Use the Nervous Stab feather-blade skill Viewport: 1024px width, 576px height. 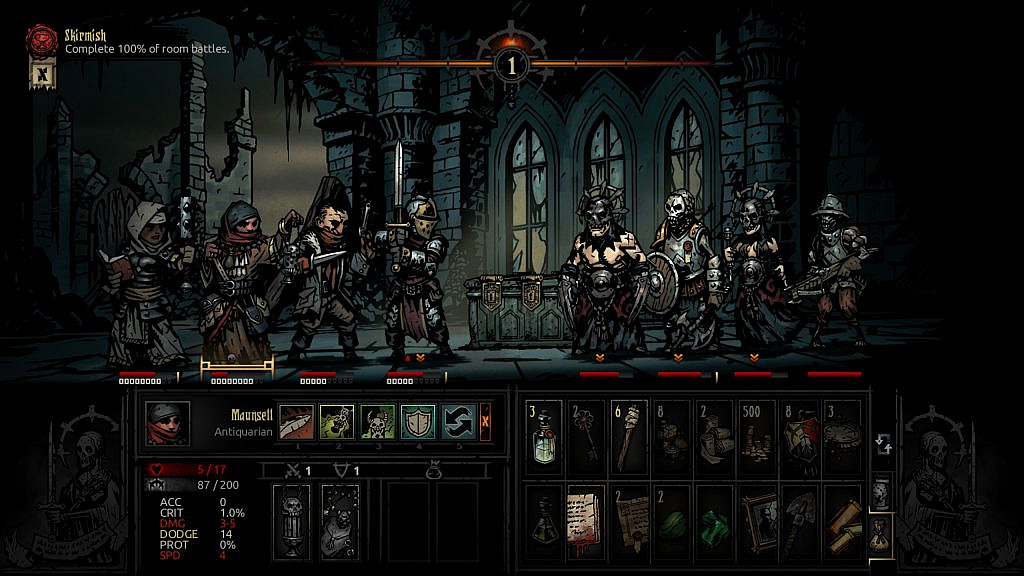coord(294,421)
